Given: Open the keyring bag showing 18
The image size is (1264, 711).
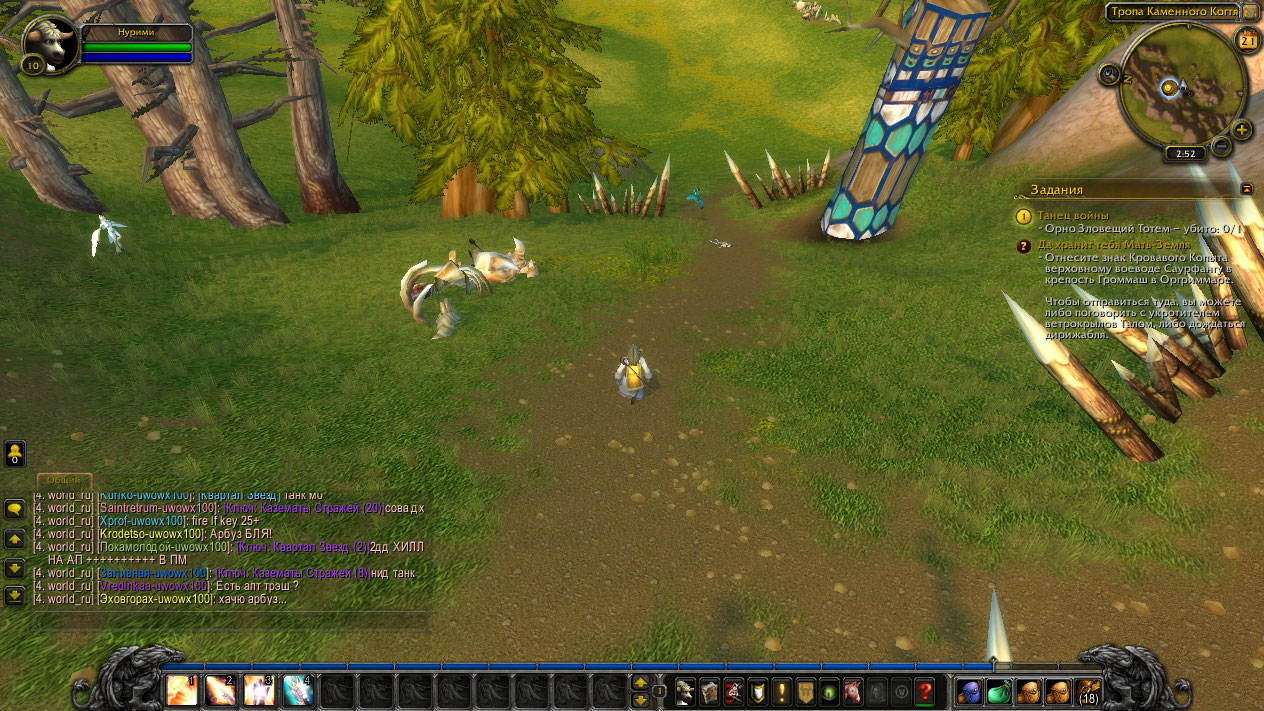Looking at the screenshot, I should click(1088, 691).
